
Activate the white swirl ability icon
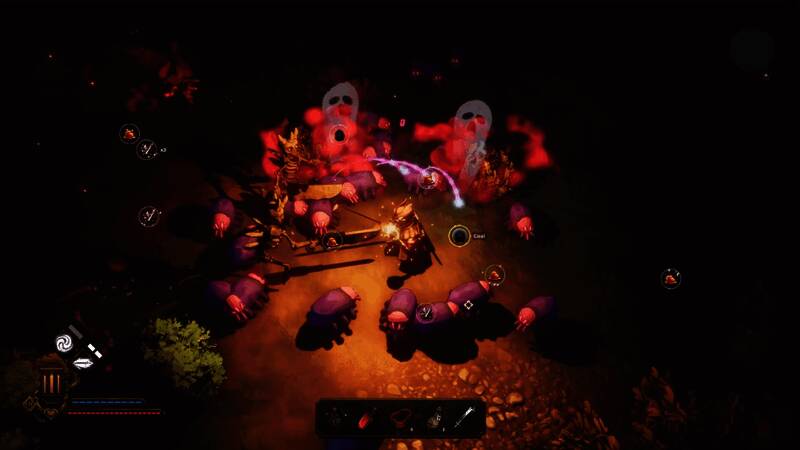[x=65, y=342]
